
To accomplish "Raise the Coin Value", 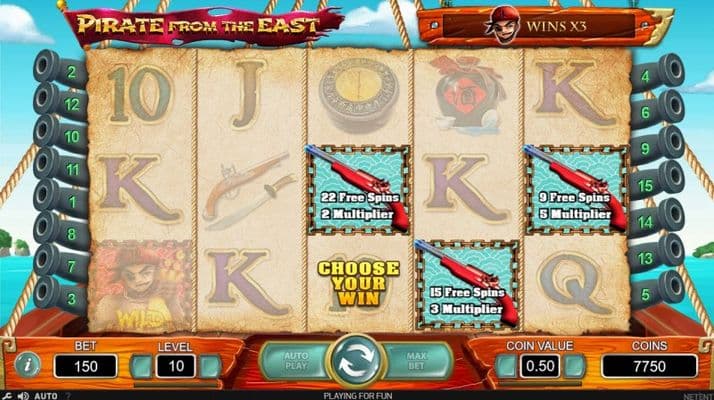I will click(573, 366).
